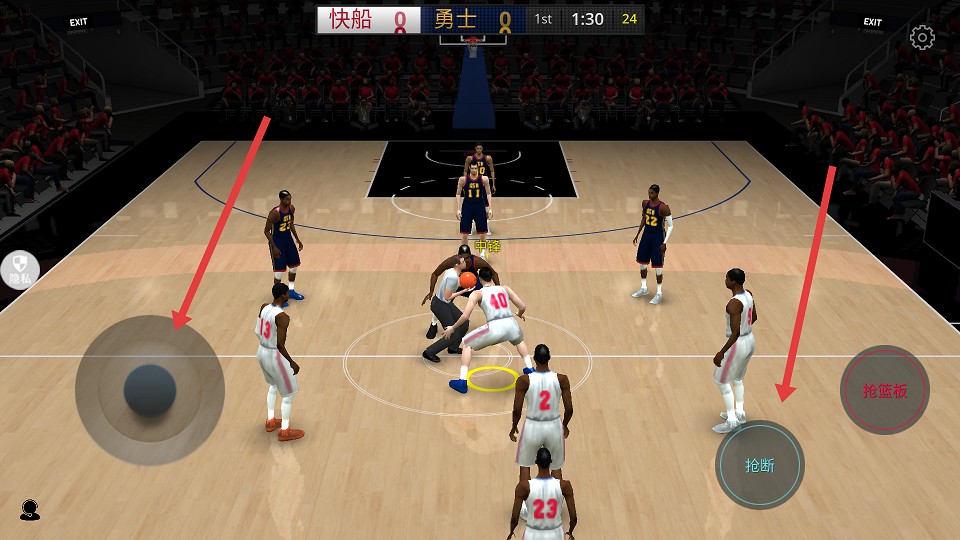
Task: Activate the 抢篮板 rebound button
Action: pos(885,390)
